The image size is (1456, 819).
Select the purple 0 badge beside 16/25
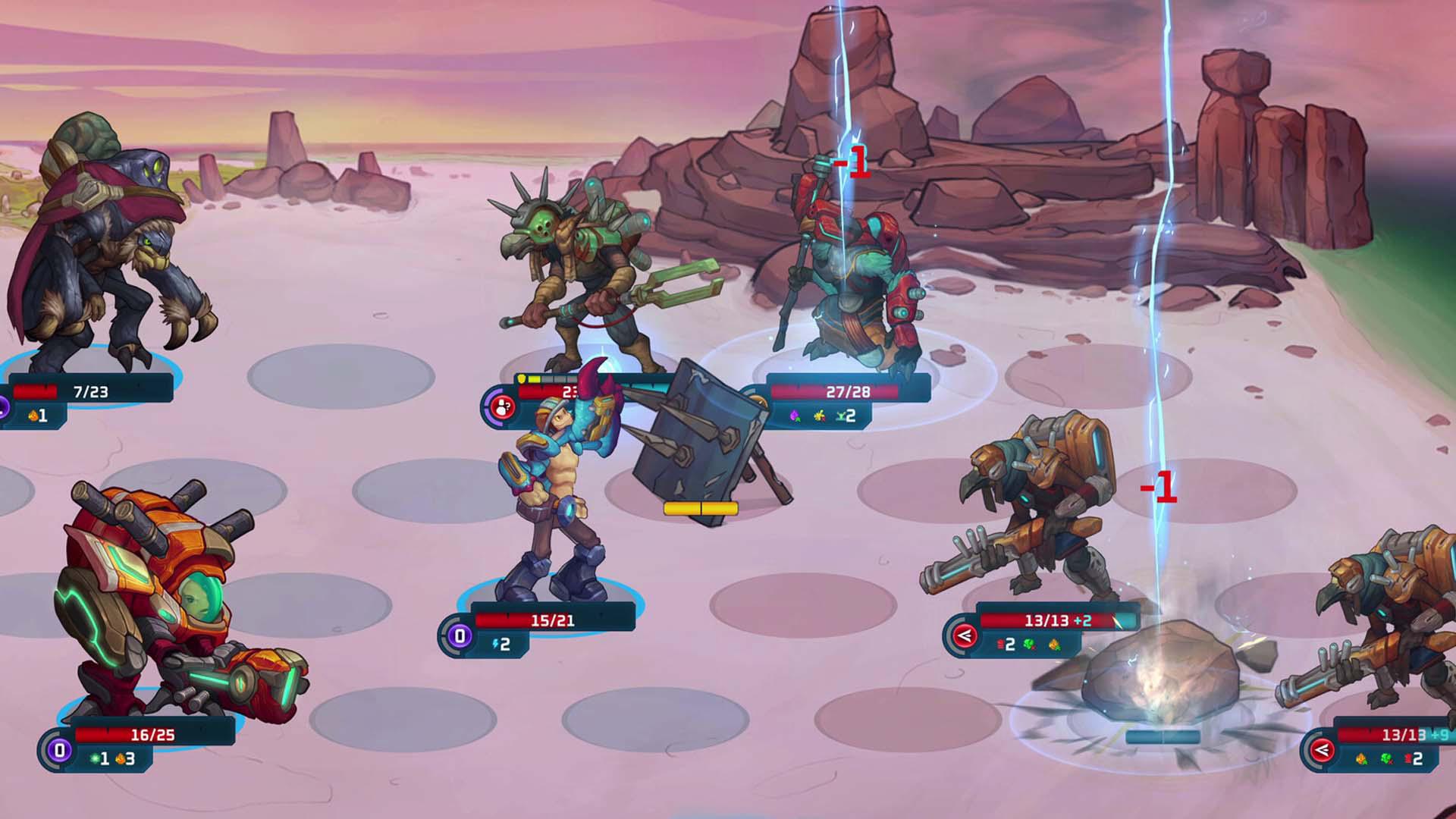point(60,751)
